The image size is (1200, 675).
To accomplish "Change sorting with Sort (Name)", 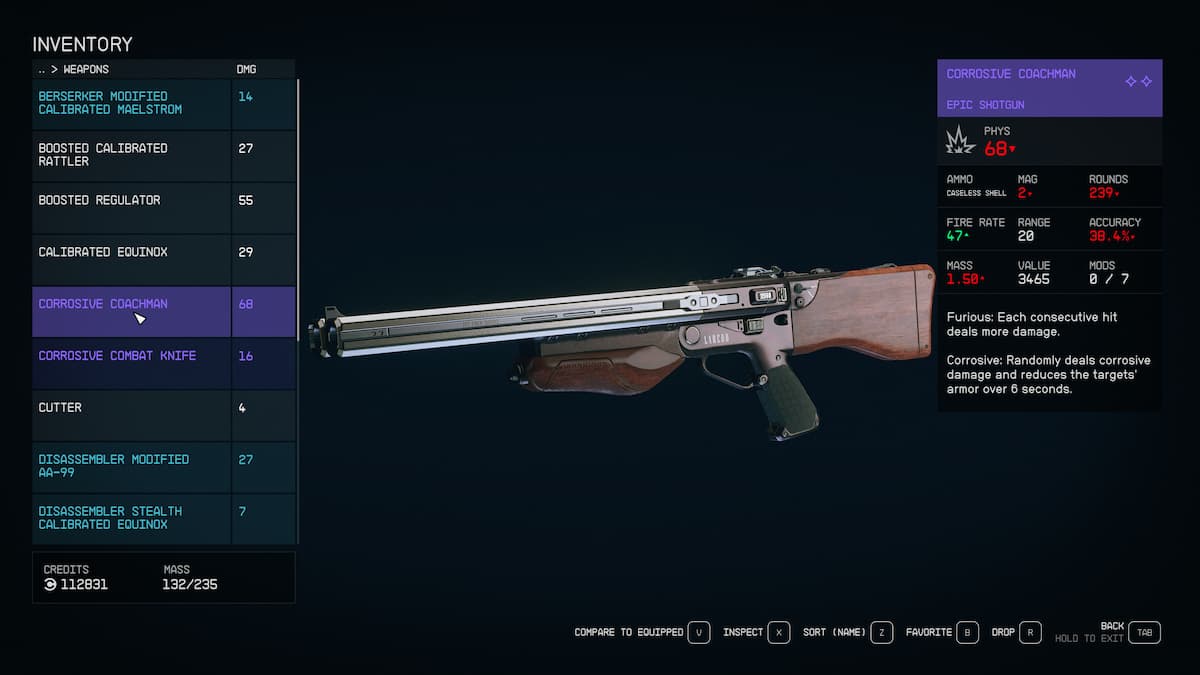I will (x=847, y=632).
